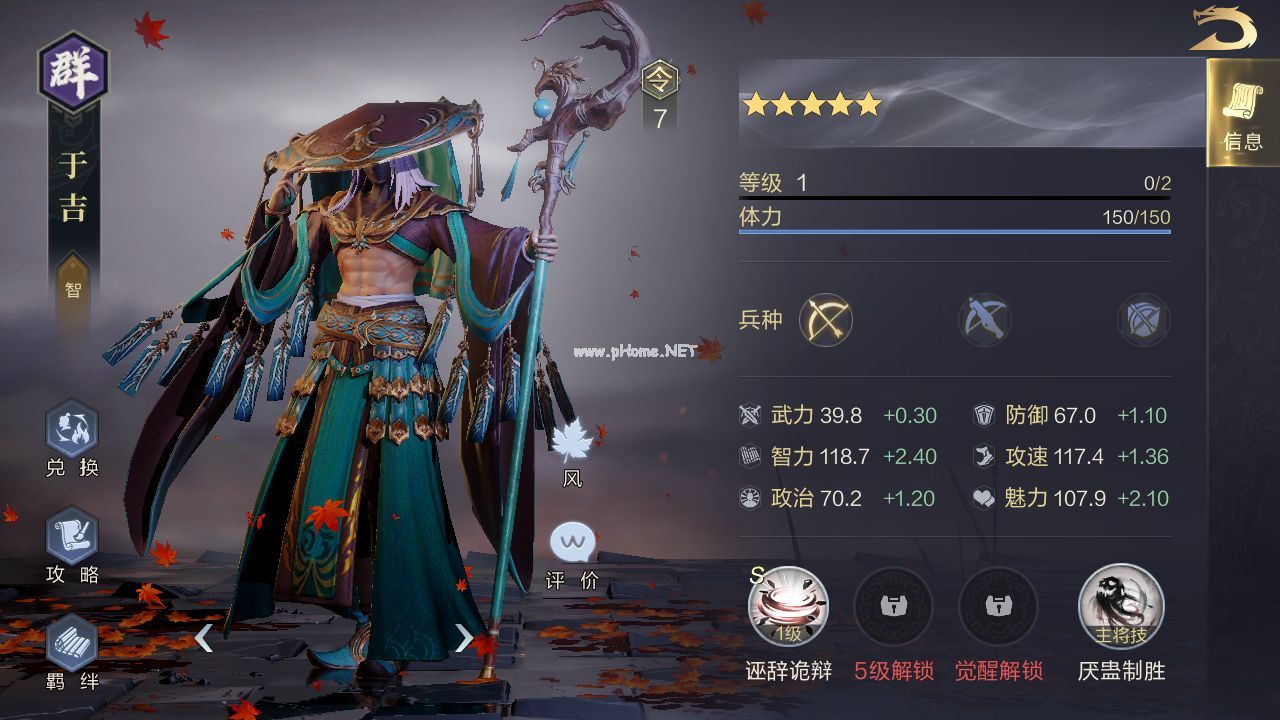The height and width of the screenshot is (720, 1280).
Task: Tap the locked 觉醒解锁 skill slot
Action: coord(998,607)
